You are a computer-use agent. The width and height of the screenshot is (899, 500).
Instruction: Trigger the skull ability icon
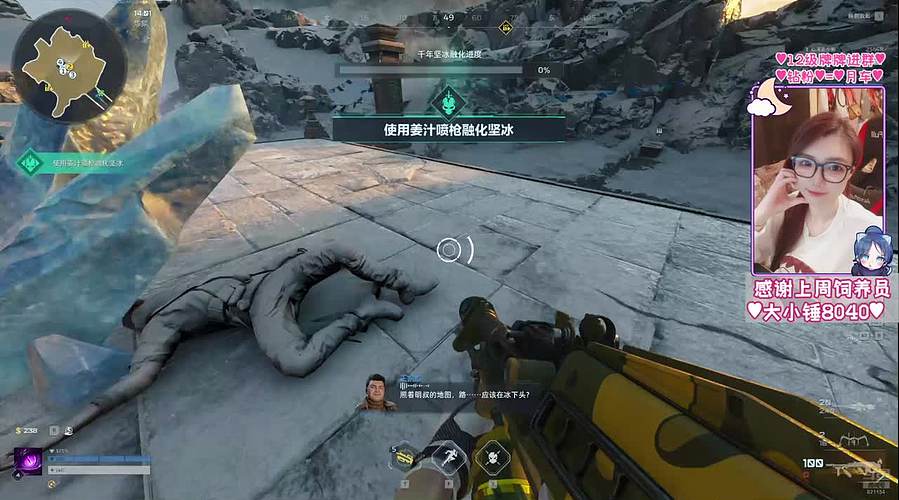tap(494, 459)
